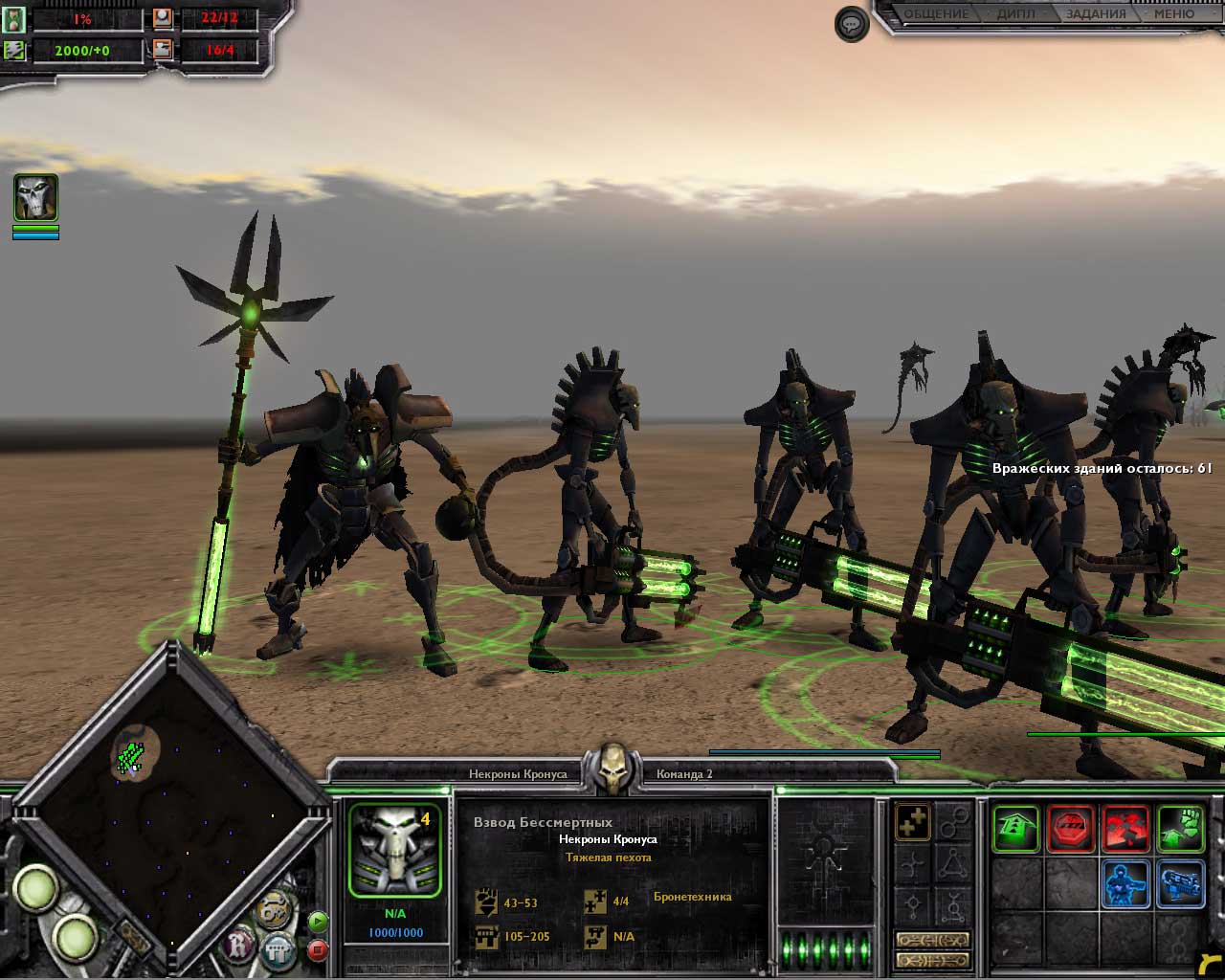Image resolution: width=1225 pixels, height=980 pixels.
Task: Activate the green arrow move command
Action: coord(1016,829)
